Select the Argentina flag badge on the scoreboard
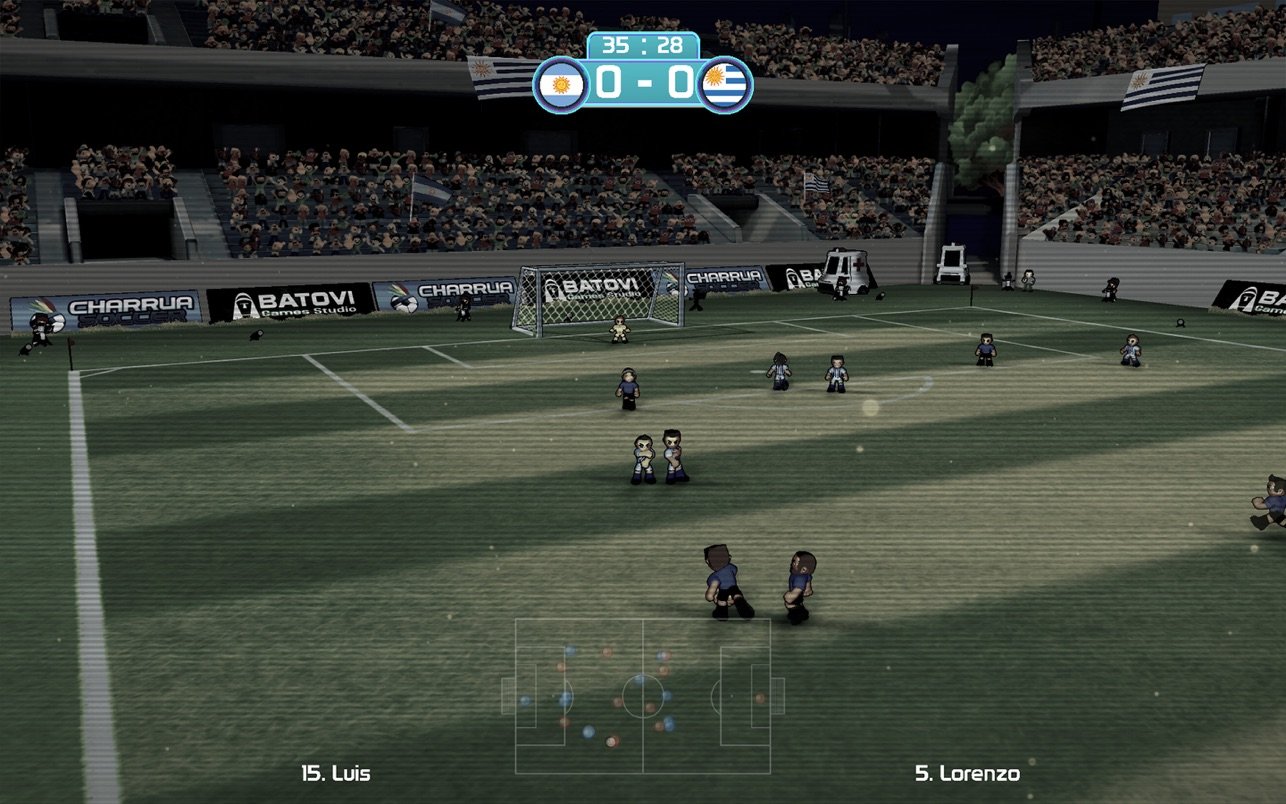Screen dimensions: 1286x804 pyautogui.click(x=560, y=85)
